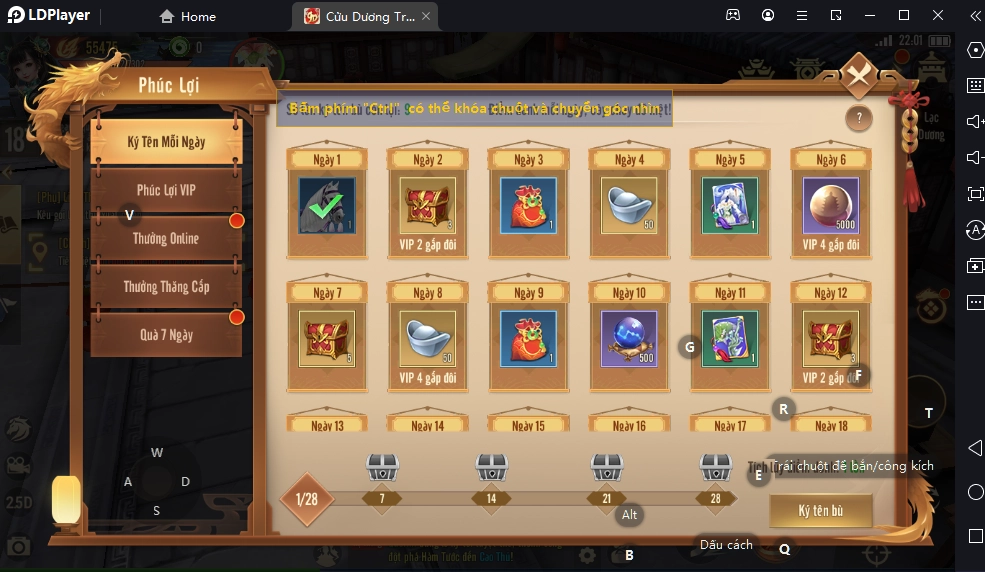Open the question mark help button

click(x=858, y=119)
